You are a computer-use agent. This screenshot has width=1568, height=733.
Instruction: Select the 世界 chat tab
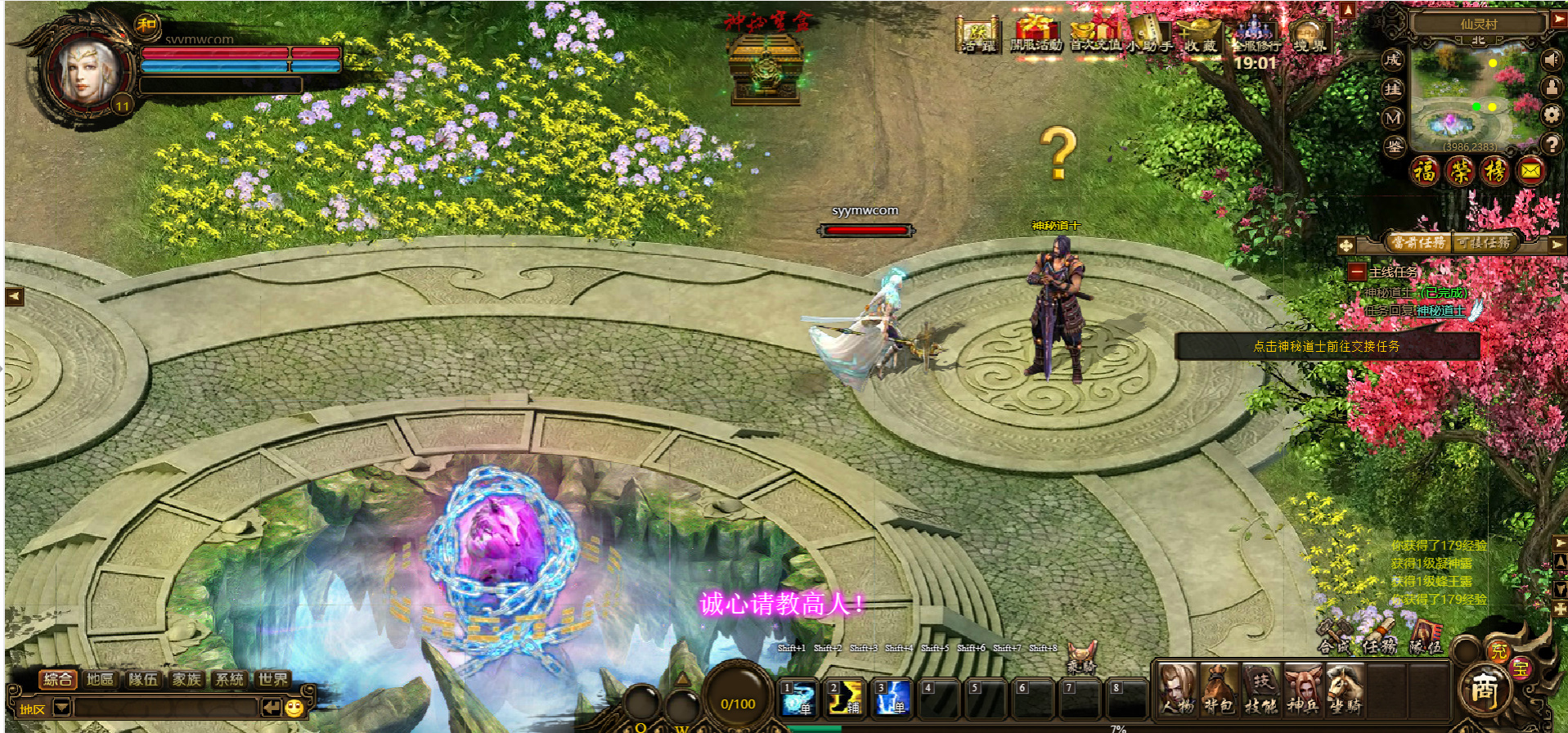pos(272,679)
